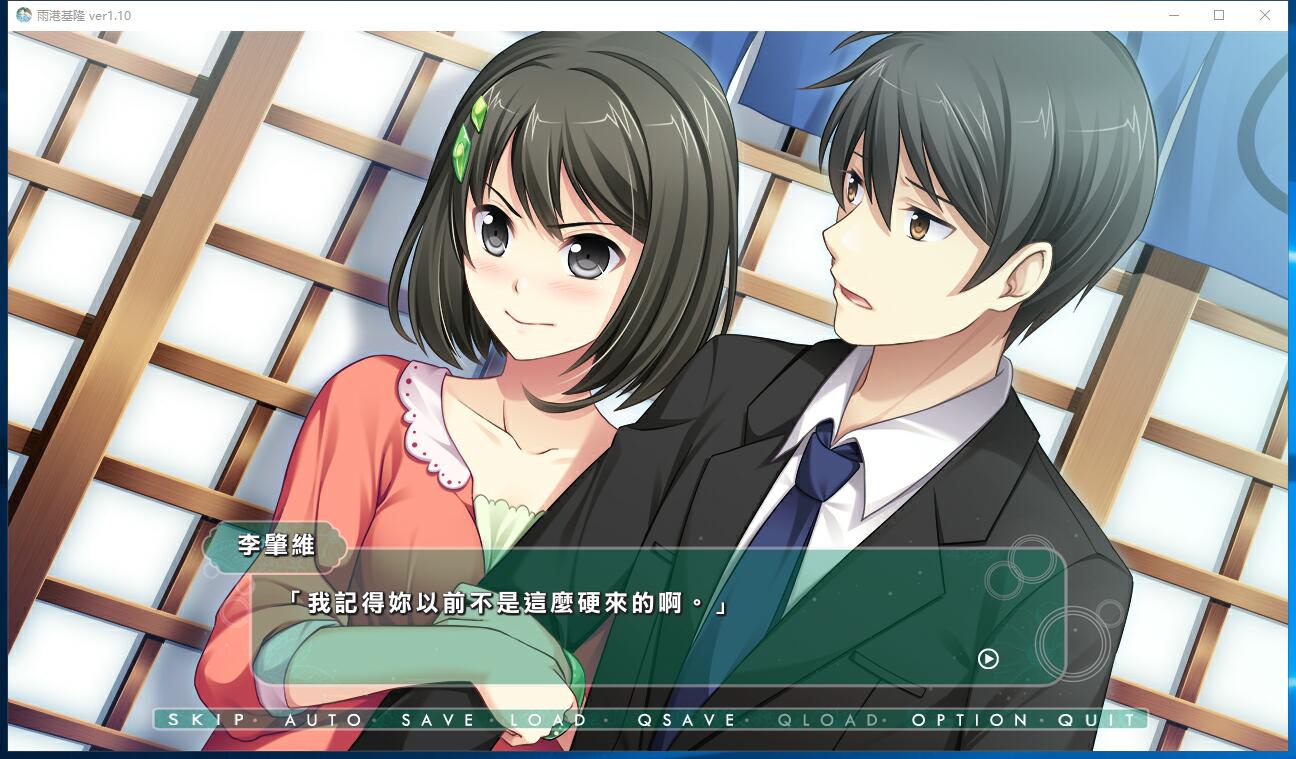Quick load with QLOAD

(x=828, y=720)
